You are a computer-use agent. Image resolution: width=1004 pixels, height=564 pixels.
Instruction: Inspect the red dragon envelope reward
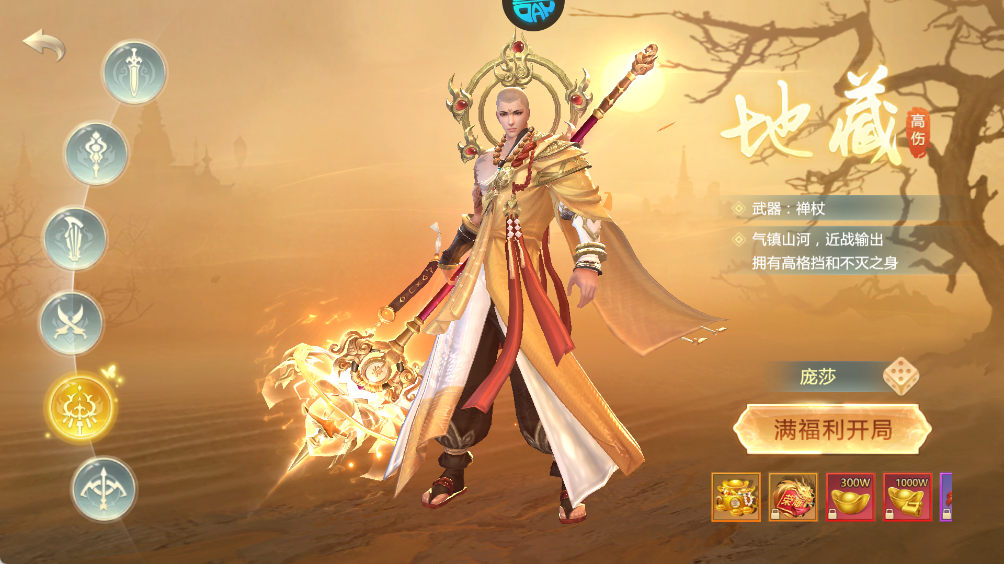pyautogui.click(x=793, y=497)
